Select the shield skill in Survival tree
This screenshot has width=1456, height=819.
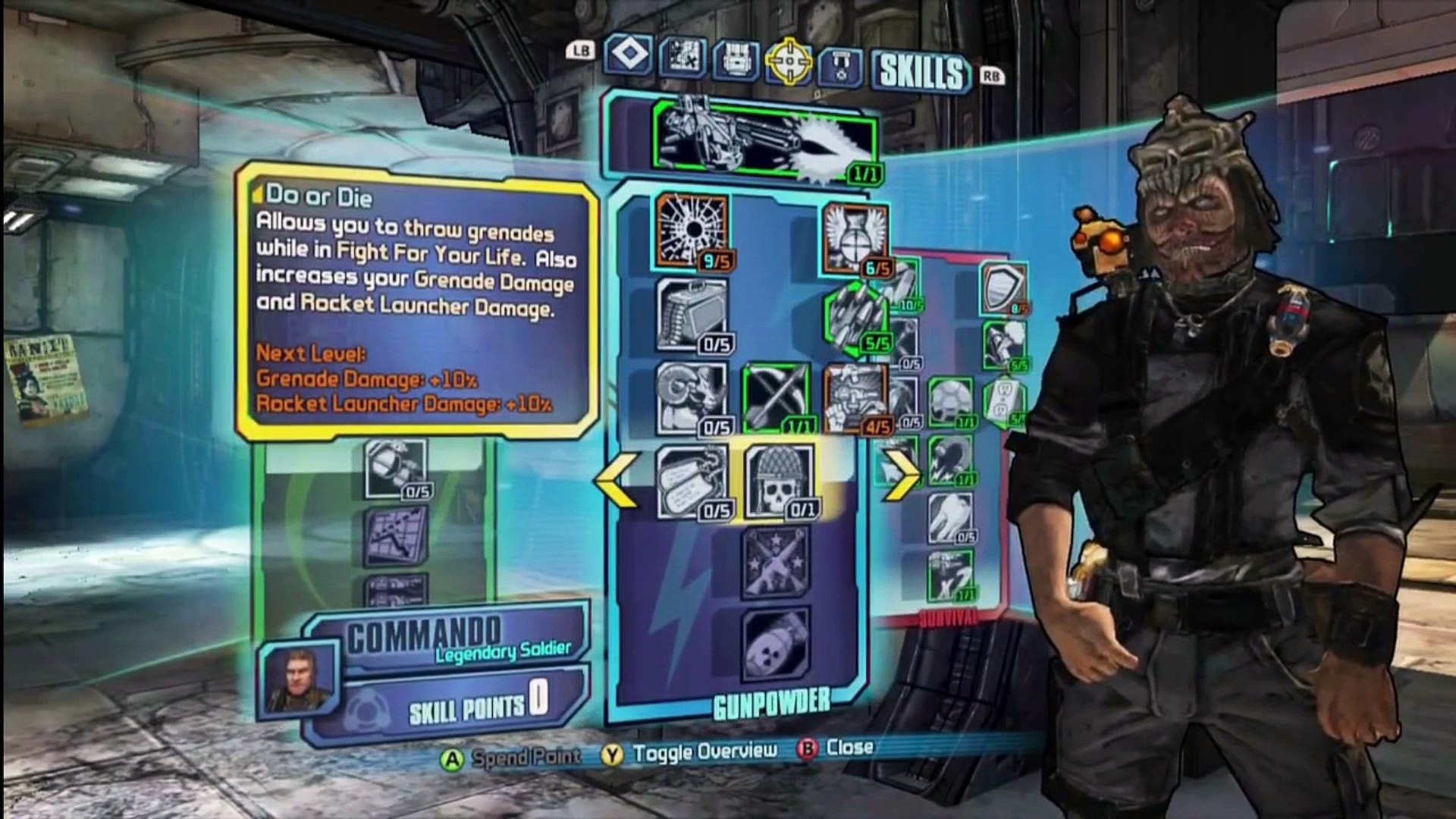coord(1003,288)
